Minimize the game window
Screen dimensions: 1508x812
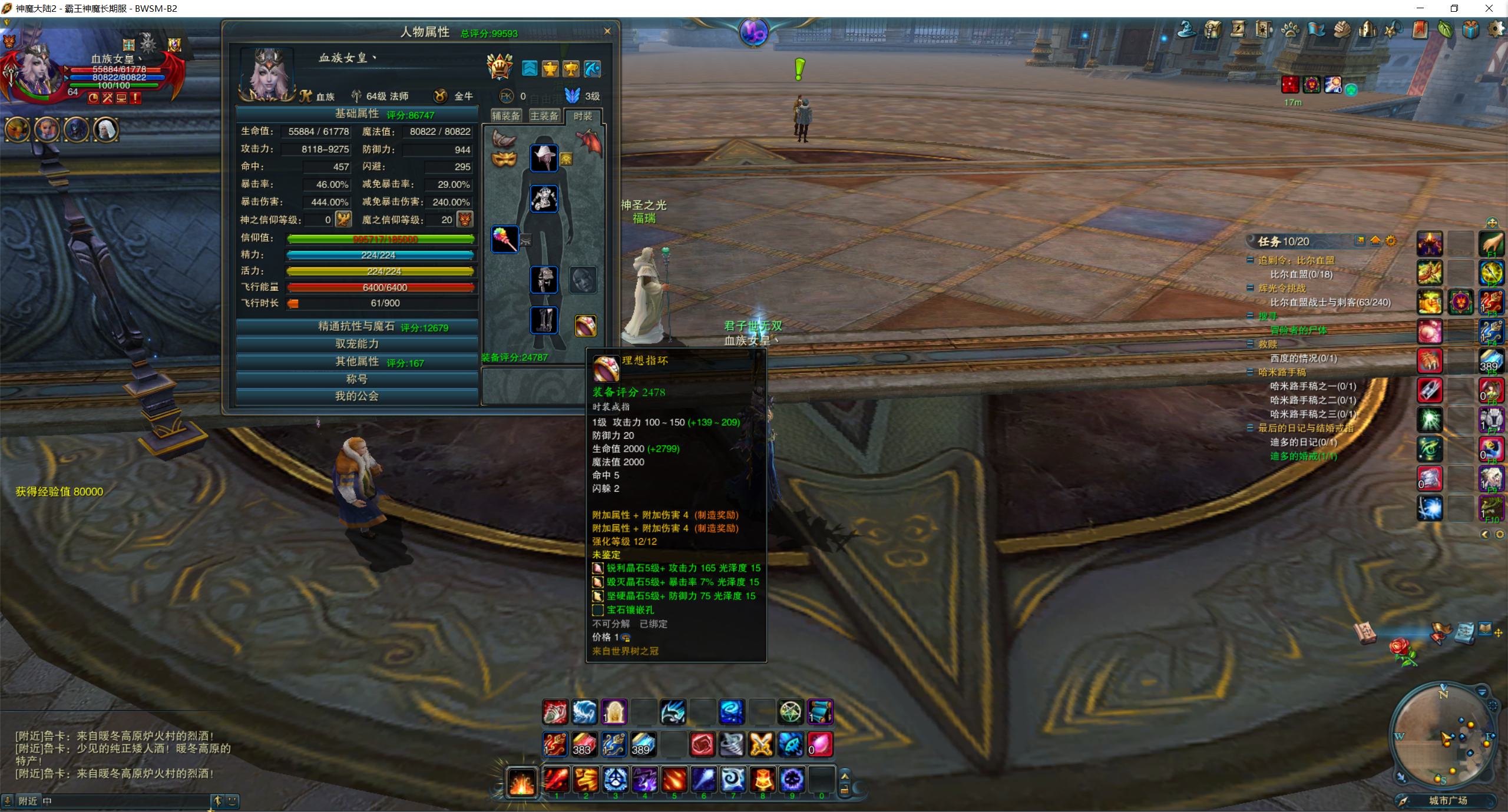(x=1420, y=8)
